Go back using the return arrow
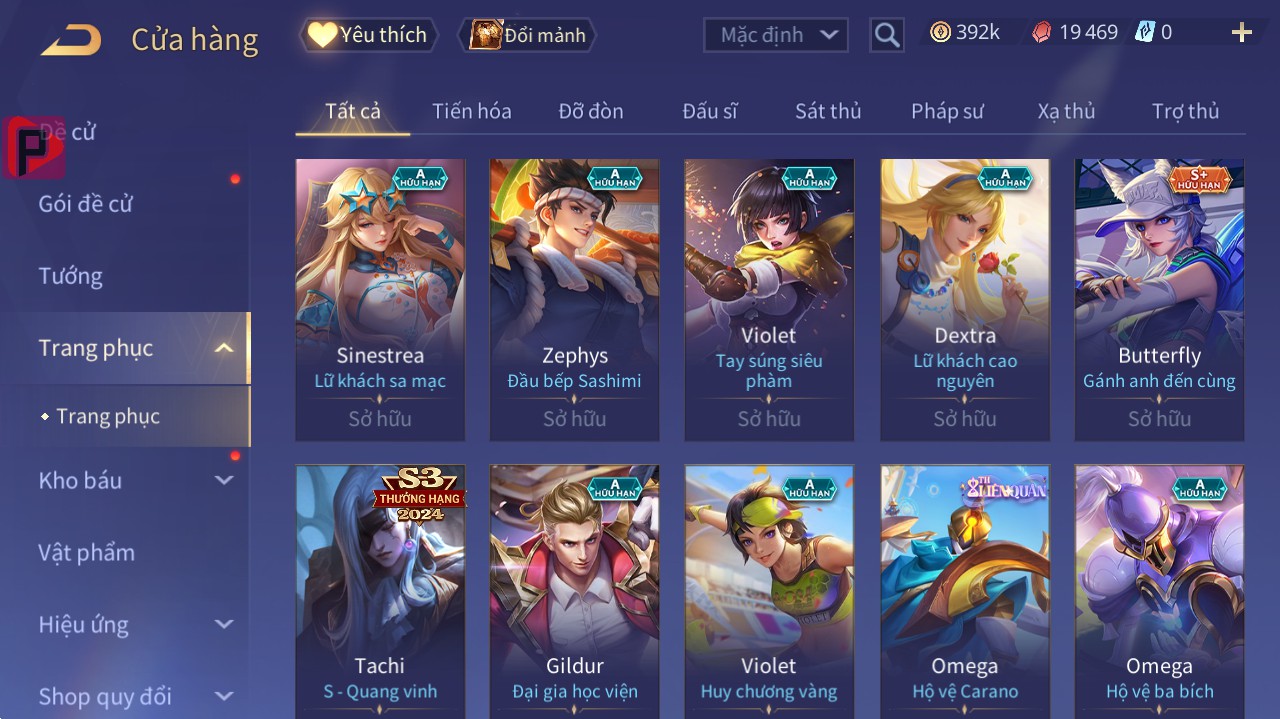 (71, 40)
